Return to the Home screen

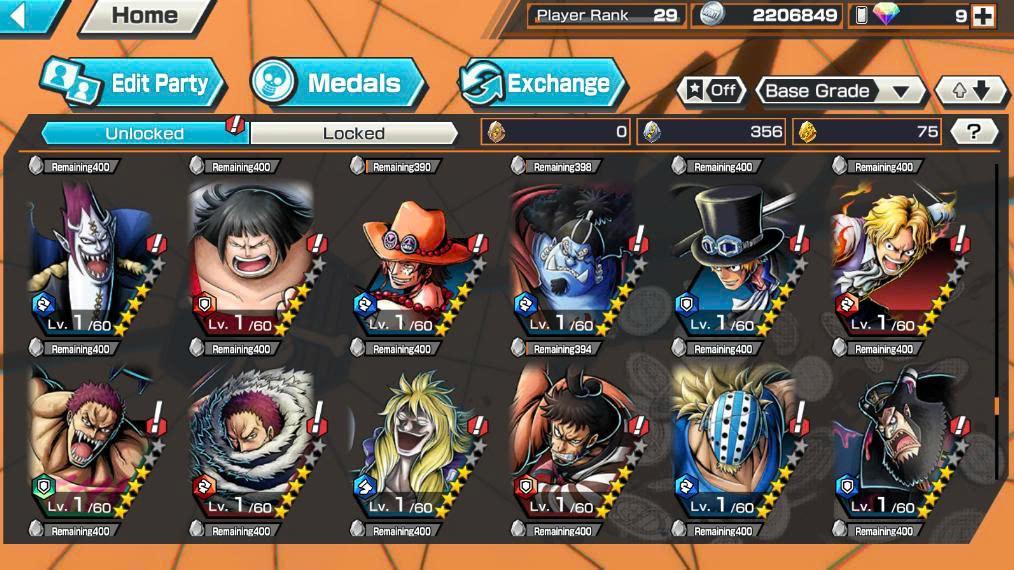pyautogui.click(x=144, y=15)
